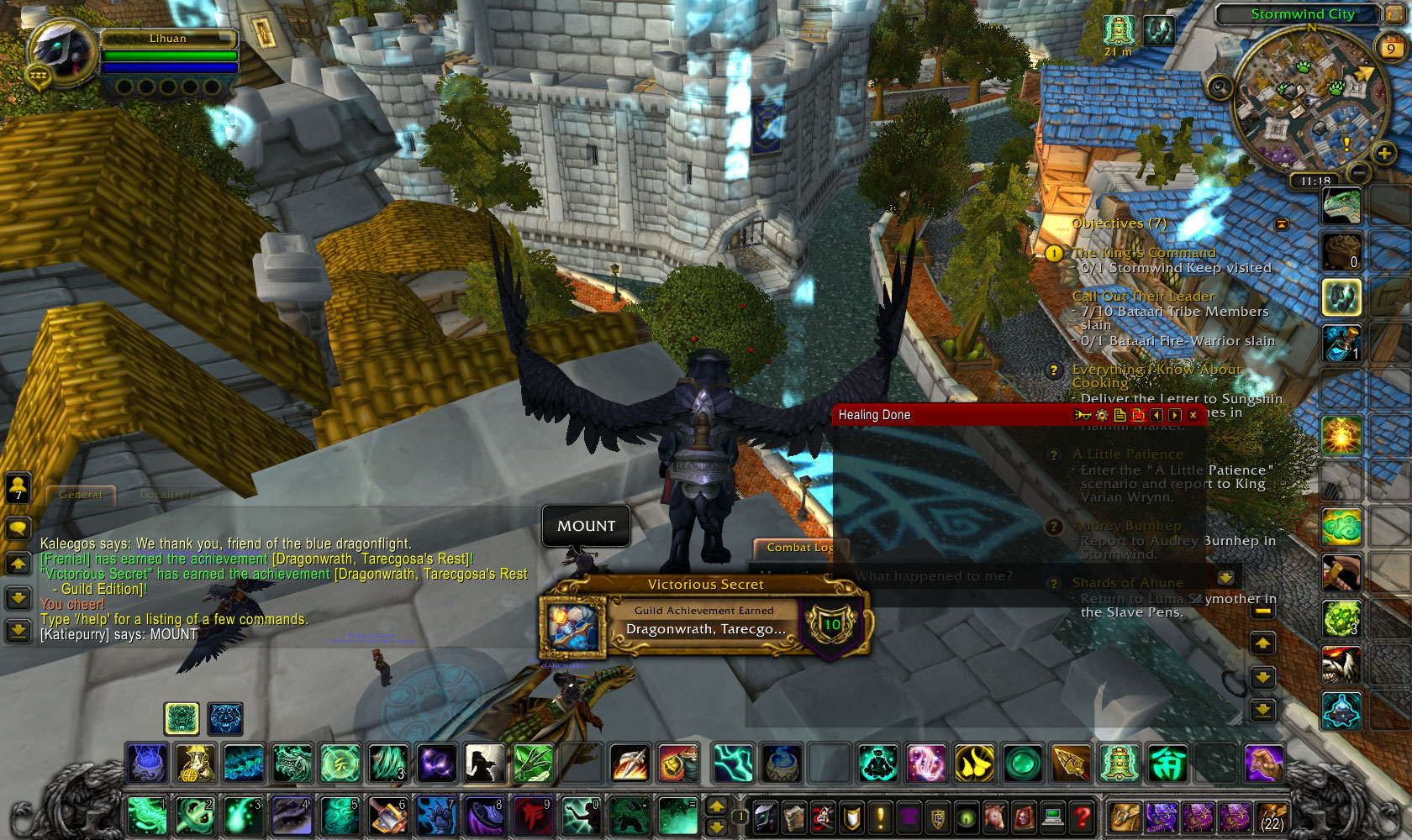Select The King's Command quest objective
The width and height of the screenshot is (1412, 840).
click(1144, 253)
